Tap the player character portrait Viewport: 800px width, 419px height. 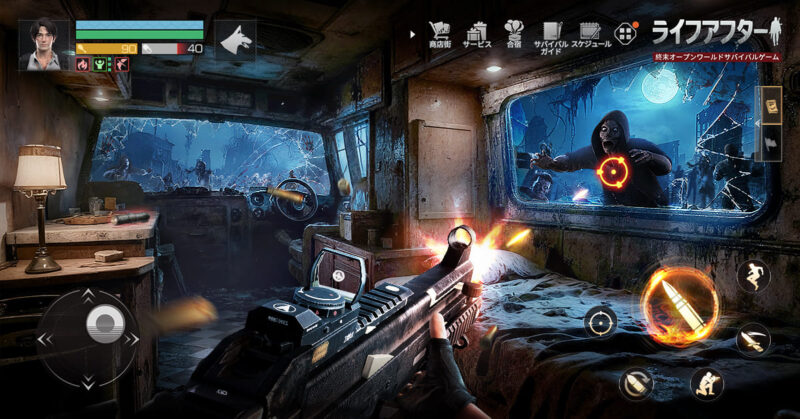(x=44, y=43)
